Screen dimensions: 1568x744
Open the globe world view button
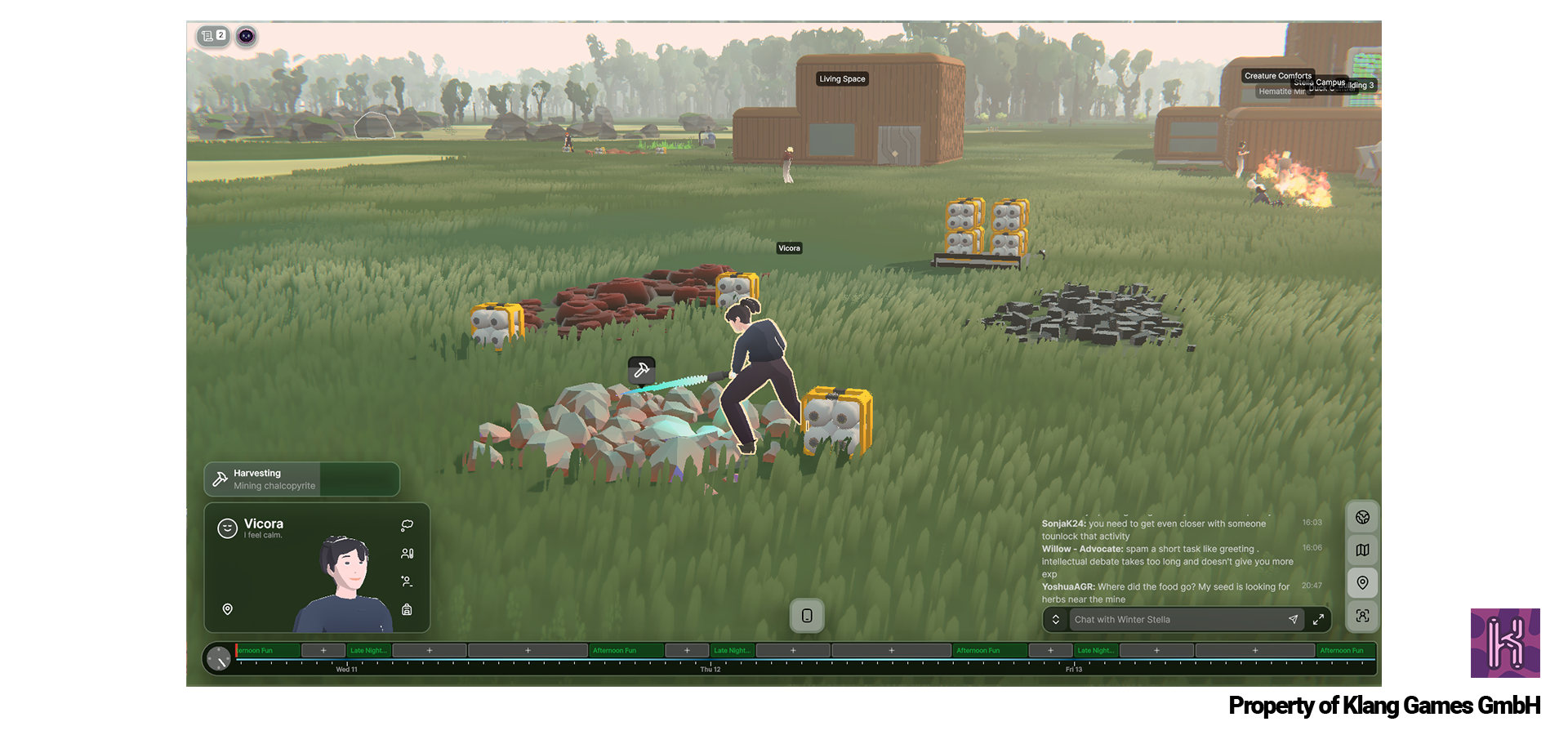pyautogui.click(x=1362, y=517)
